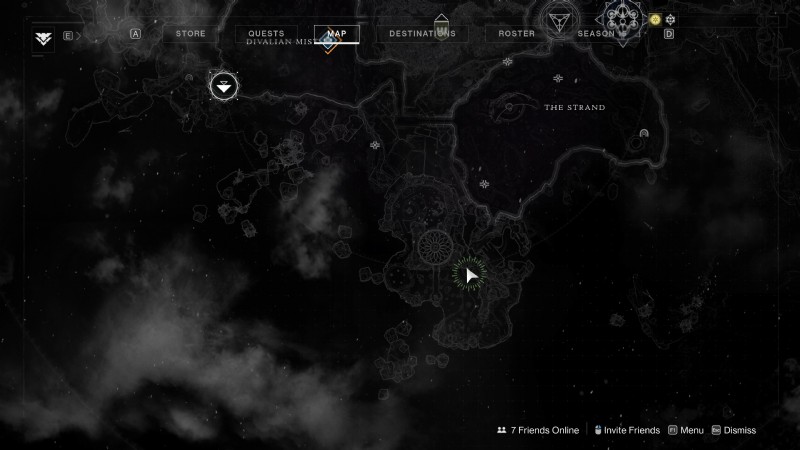Select the landing zone marker on map
The height and width of the screenshot is (450, 800).
click(x=223, y=86)
